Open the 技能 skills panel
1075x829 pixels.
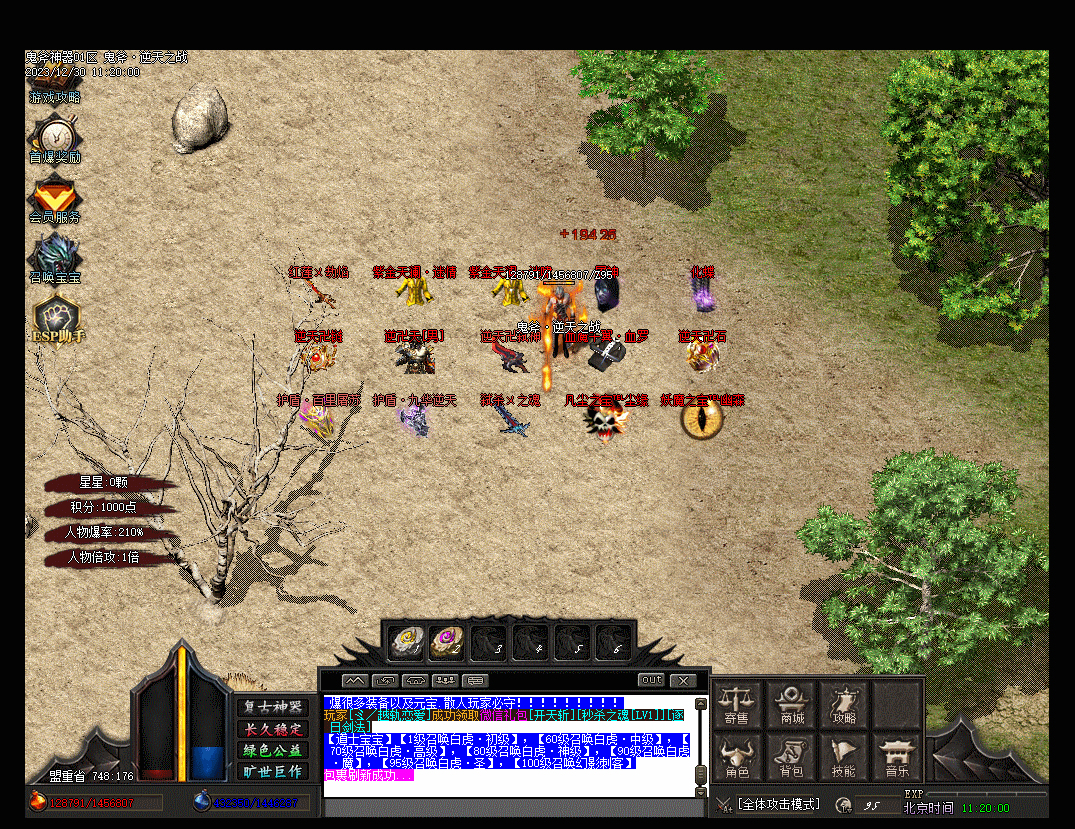point(844,757)
